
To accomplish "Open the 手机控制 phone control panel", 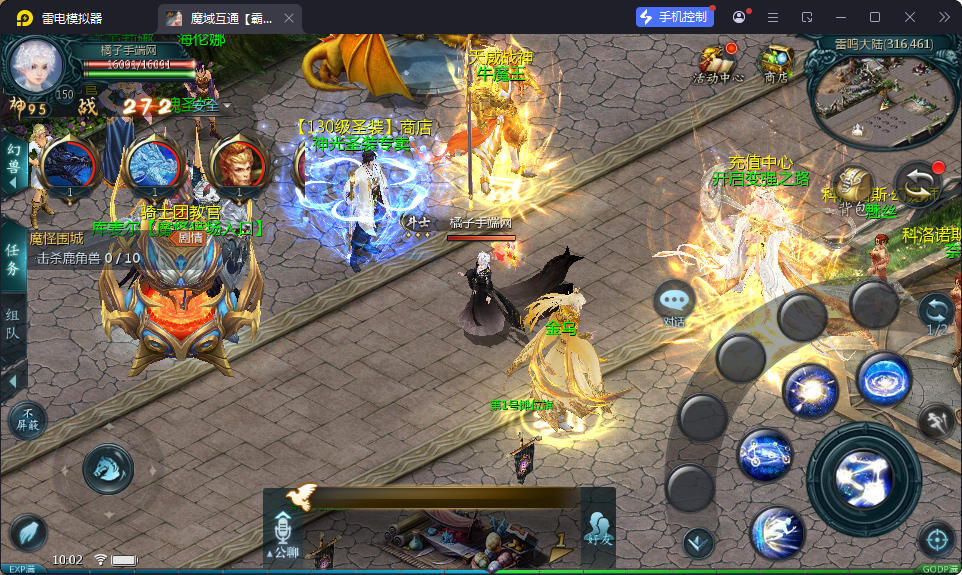I will (675, 17).
